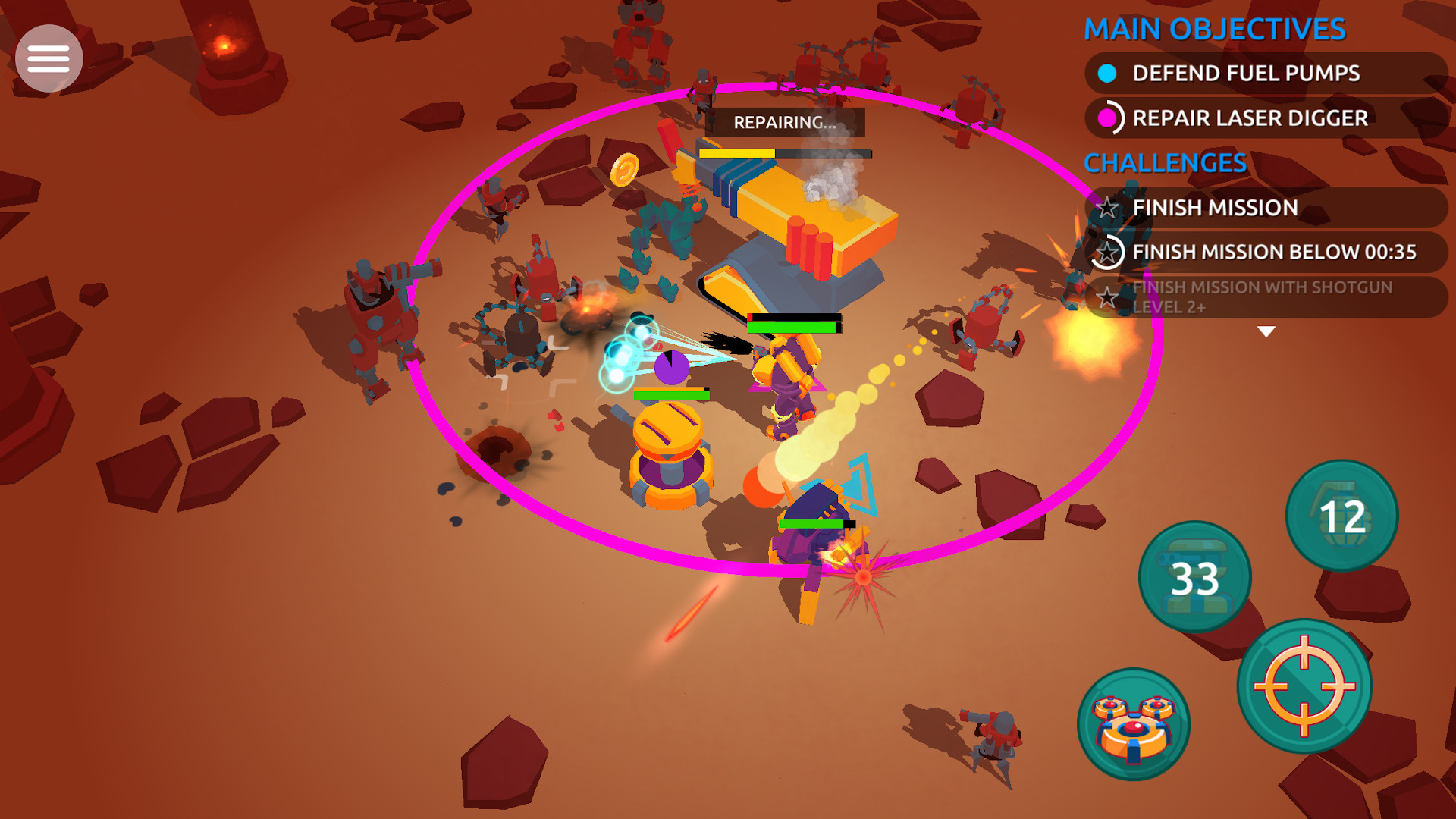Click the REPAIRING banner above the digger
This screenshot has height=819, width=1456.
(785, 121)
